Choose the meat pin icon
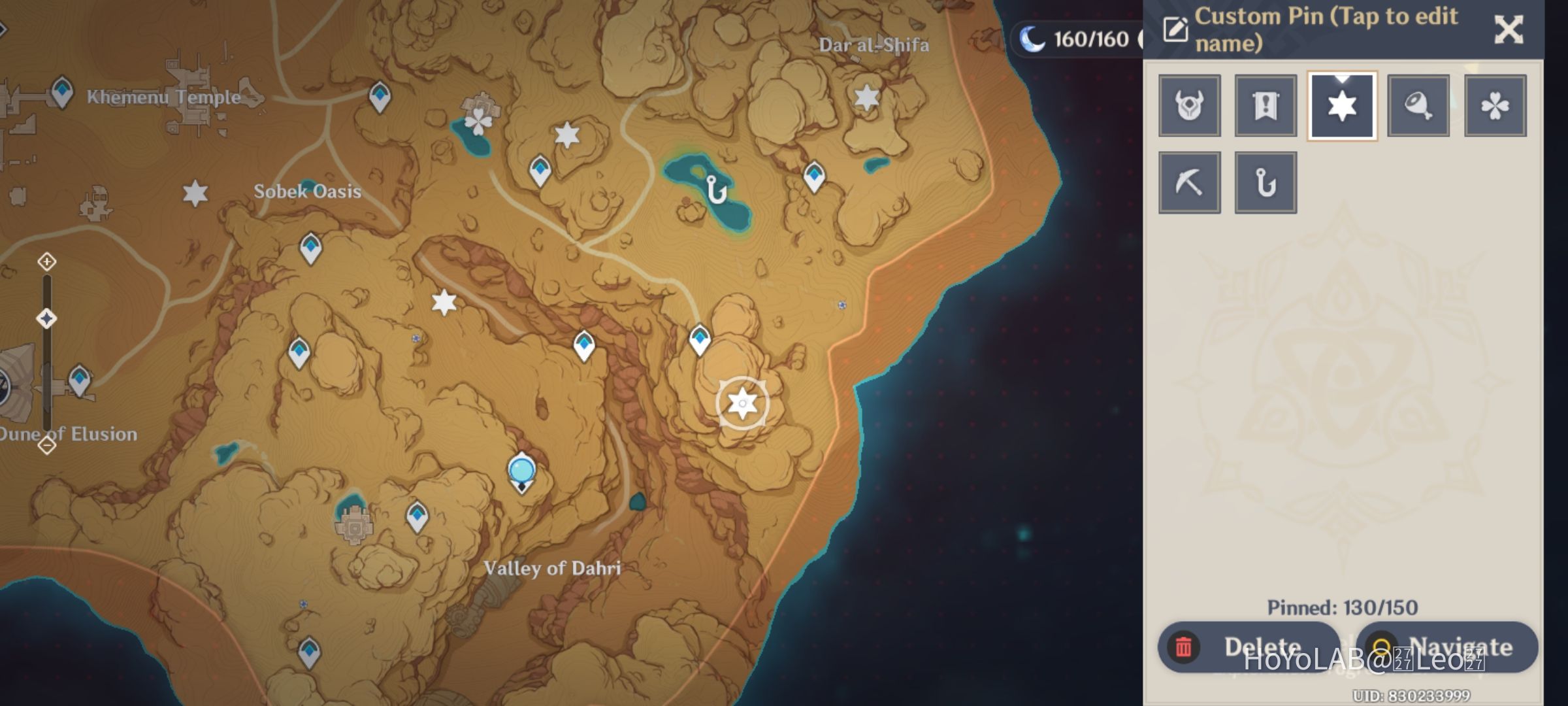This screenshot has height=706, width=1568. 1418,105
